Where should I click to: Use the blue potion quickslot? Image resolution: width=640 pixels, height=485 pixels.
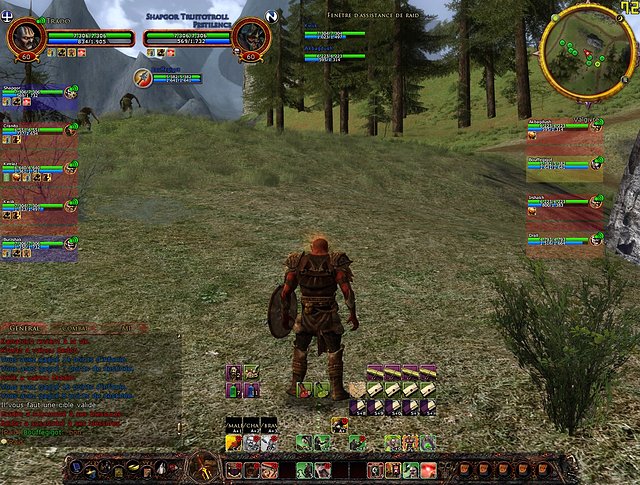tap(252, 390)
